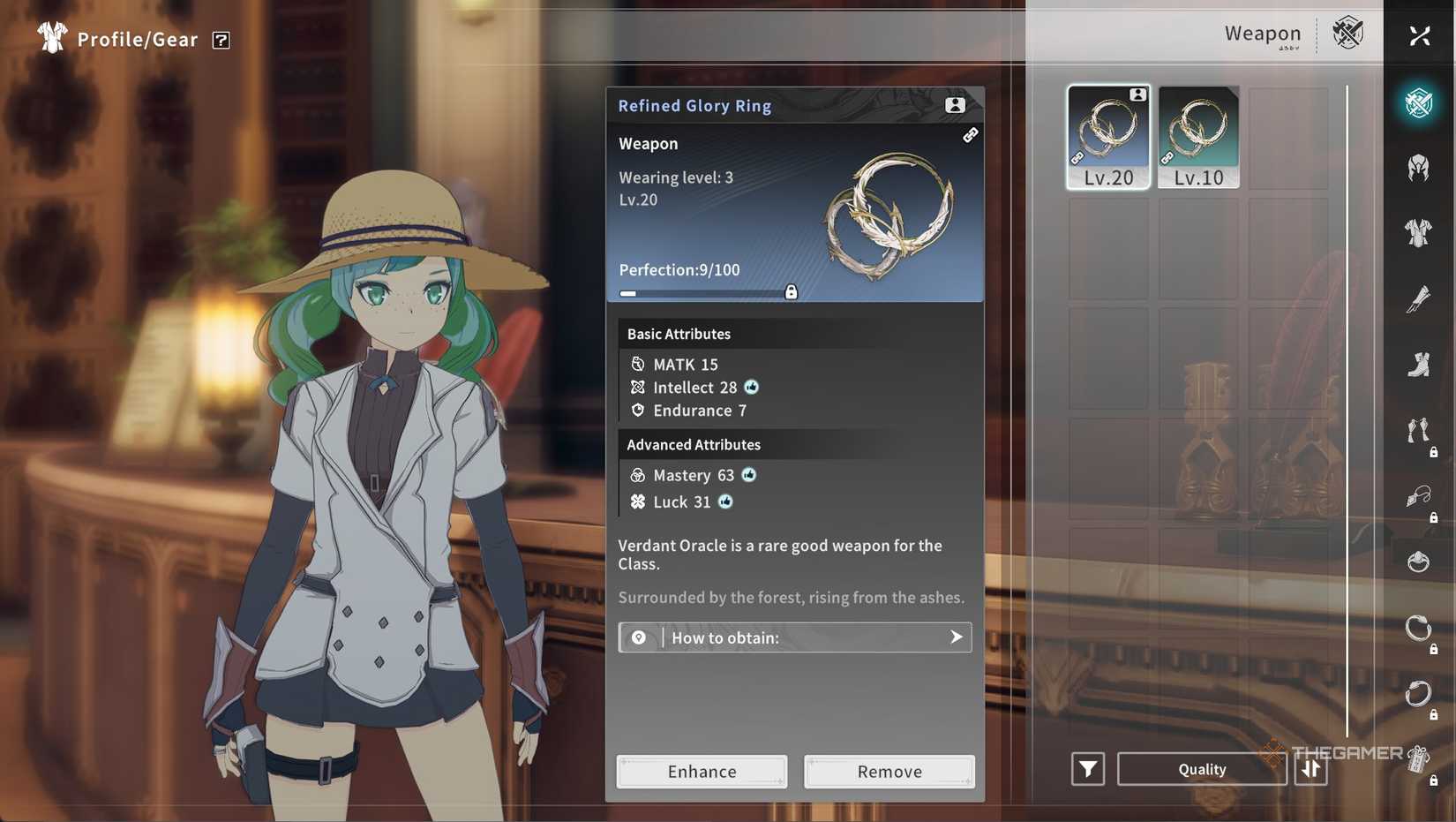This screenshot has width=1456, height=822.
Task: Toggle the lock on the Perfection bar
Action: (792, 291)
